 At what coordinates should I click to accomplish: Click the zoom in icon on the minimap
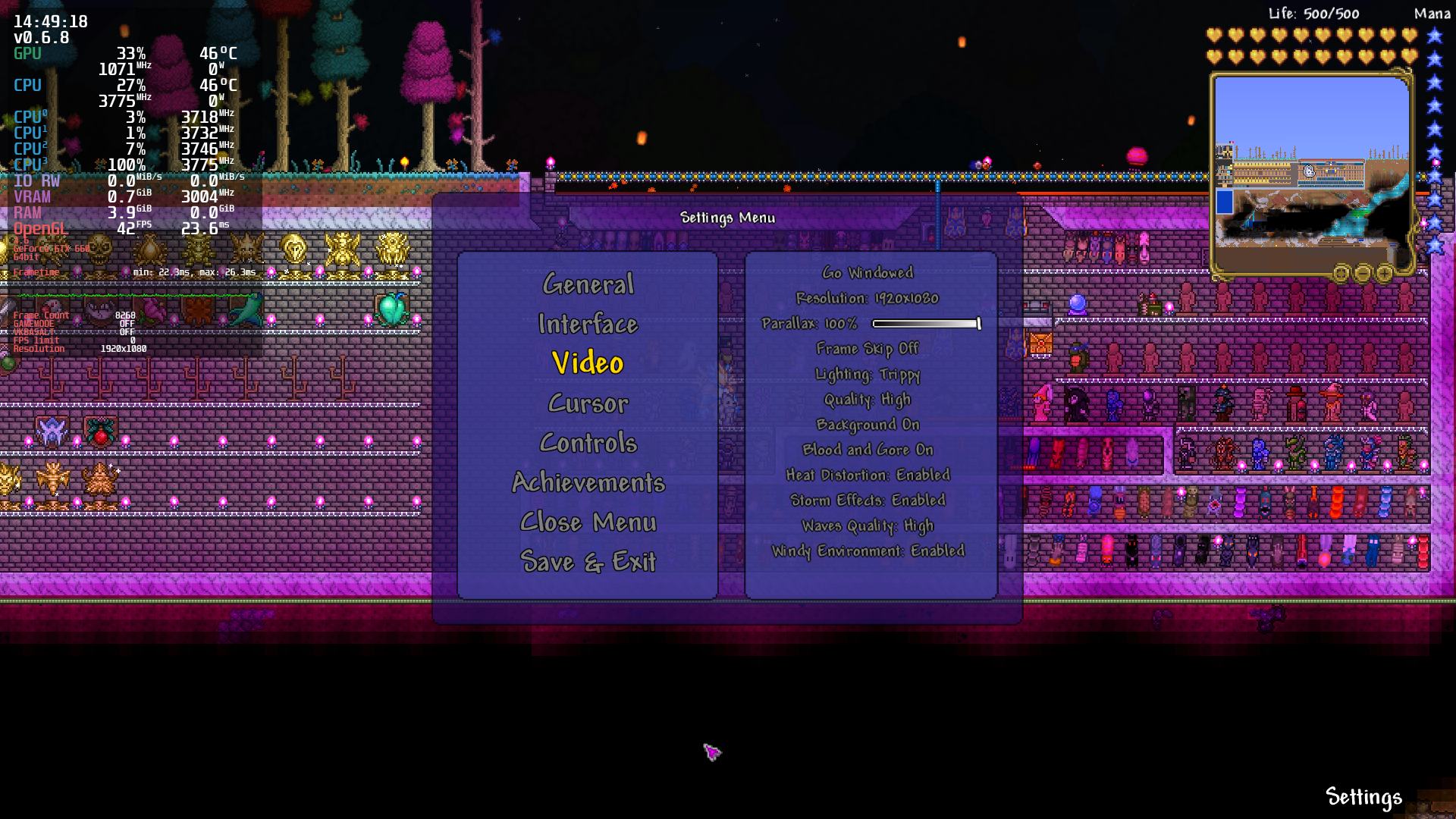point(1385,274)
